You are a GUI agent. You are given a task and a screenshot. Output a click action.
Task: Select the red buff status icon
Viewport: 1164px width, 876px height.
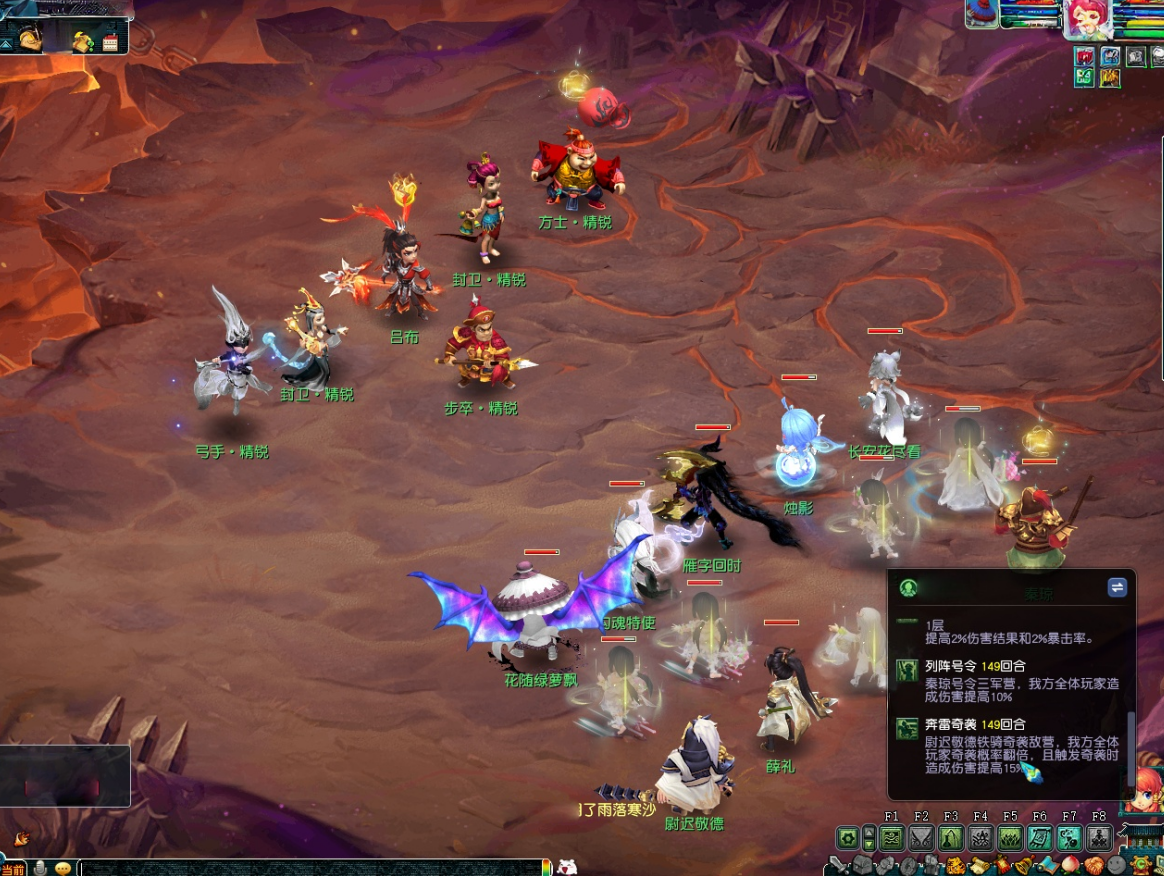1085,57
